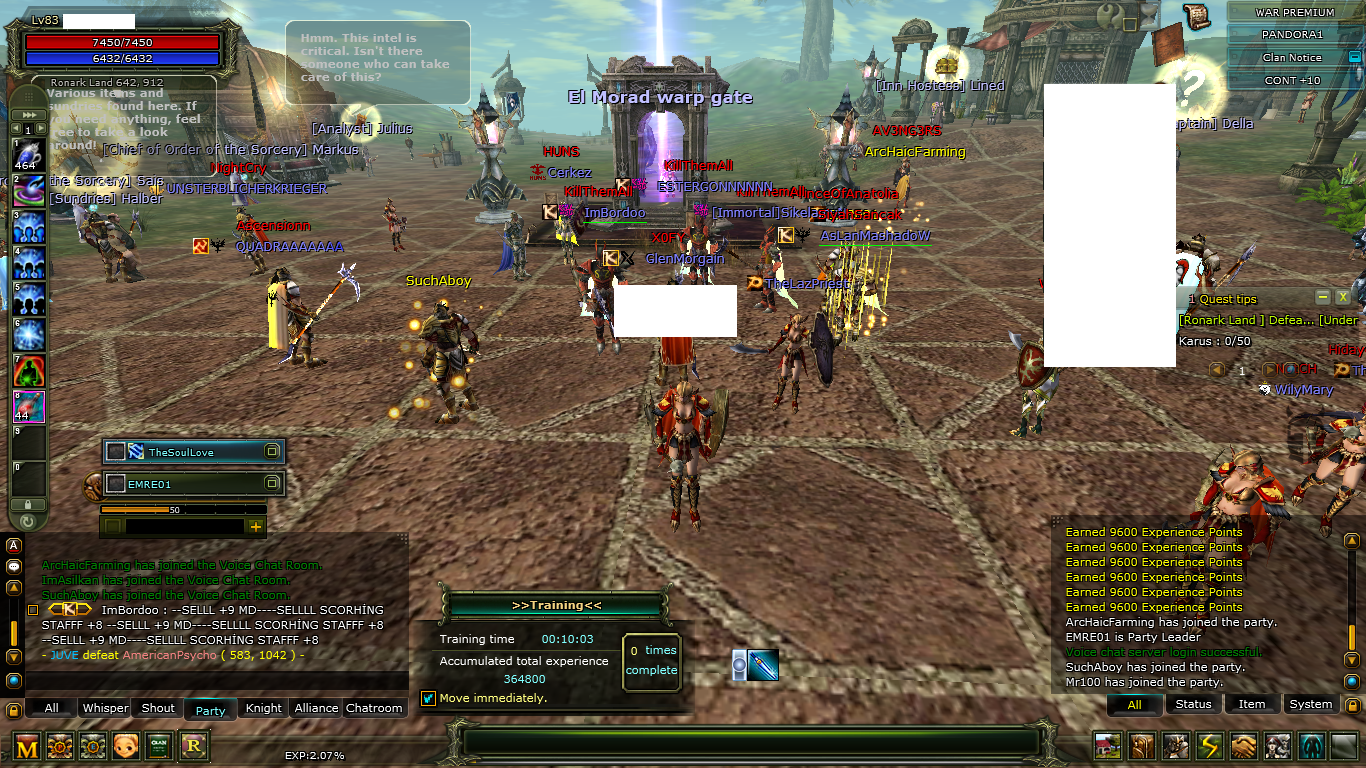The height and width of the screenshot is (768, 1366).
Task: Collapse the Quest tips panel
Action: (x=1321, y=297)
